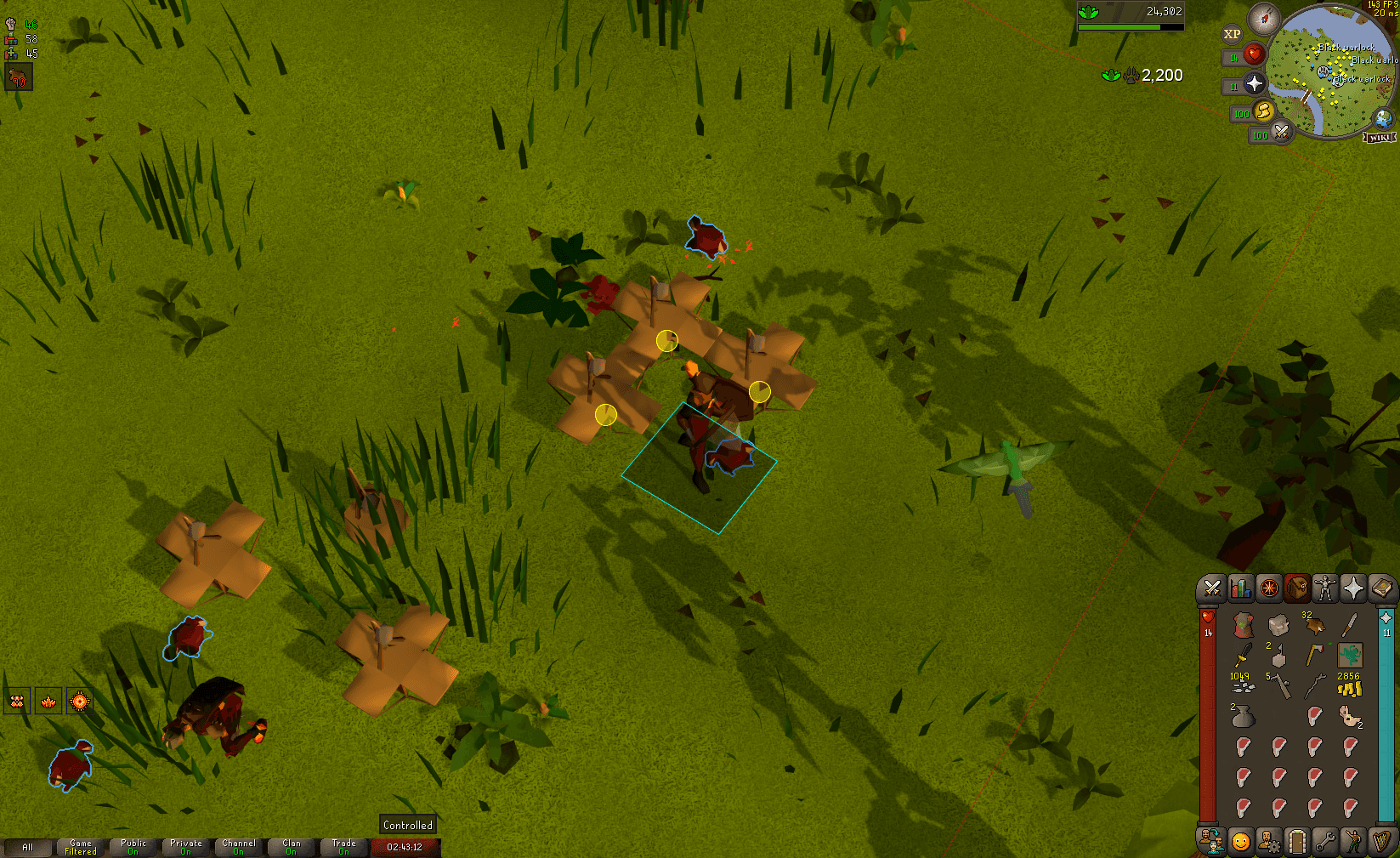Toggle Public chat off
The height and width of the screenshot is (858, 1400).
coord(133,846)
